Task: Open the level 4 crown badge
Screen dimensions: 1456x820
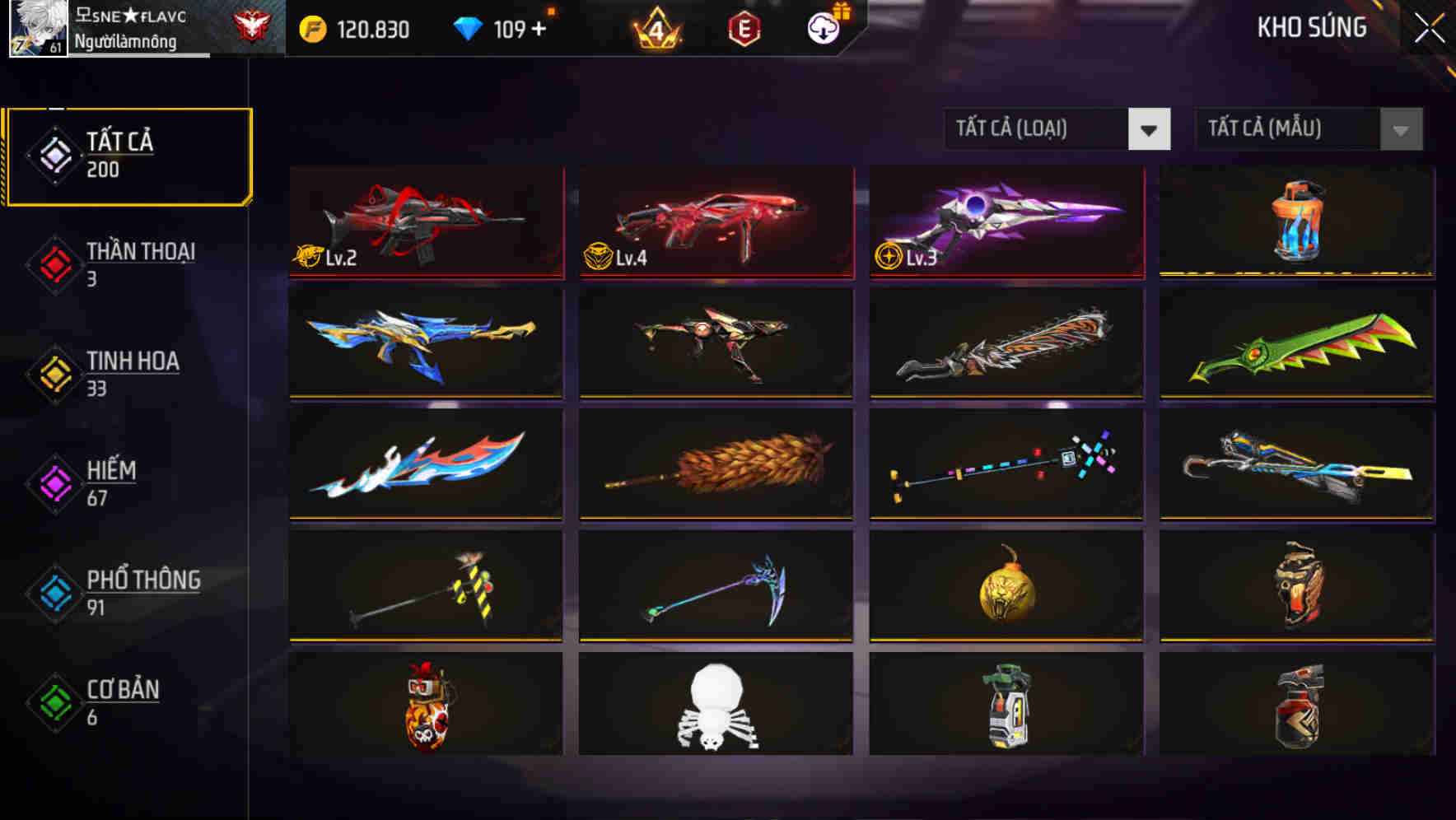Action: point(659,30)
